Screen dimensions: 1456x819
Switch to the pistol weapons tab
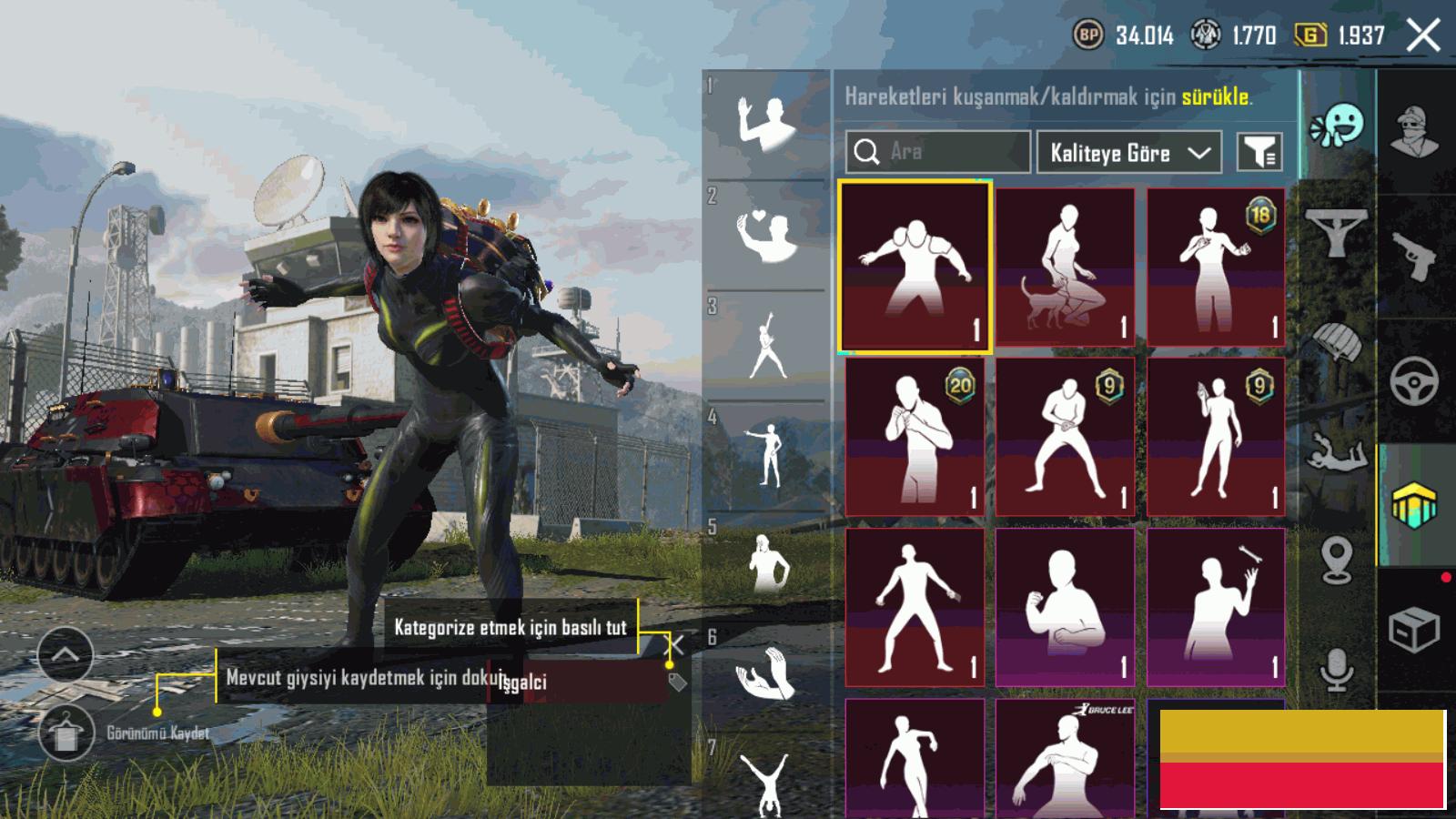(1414, 256)
